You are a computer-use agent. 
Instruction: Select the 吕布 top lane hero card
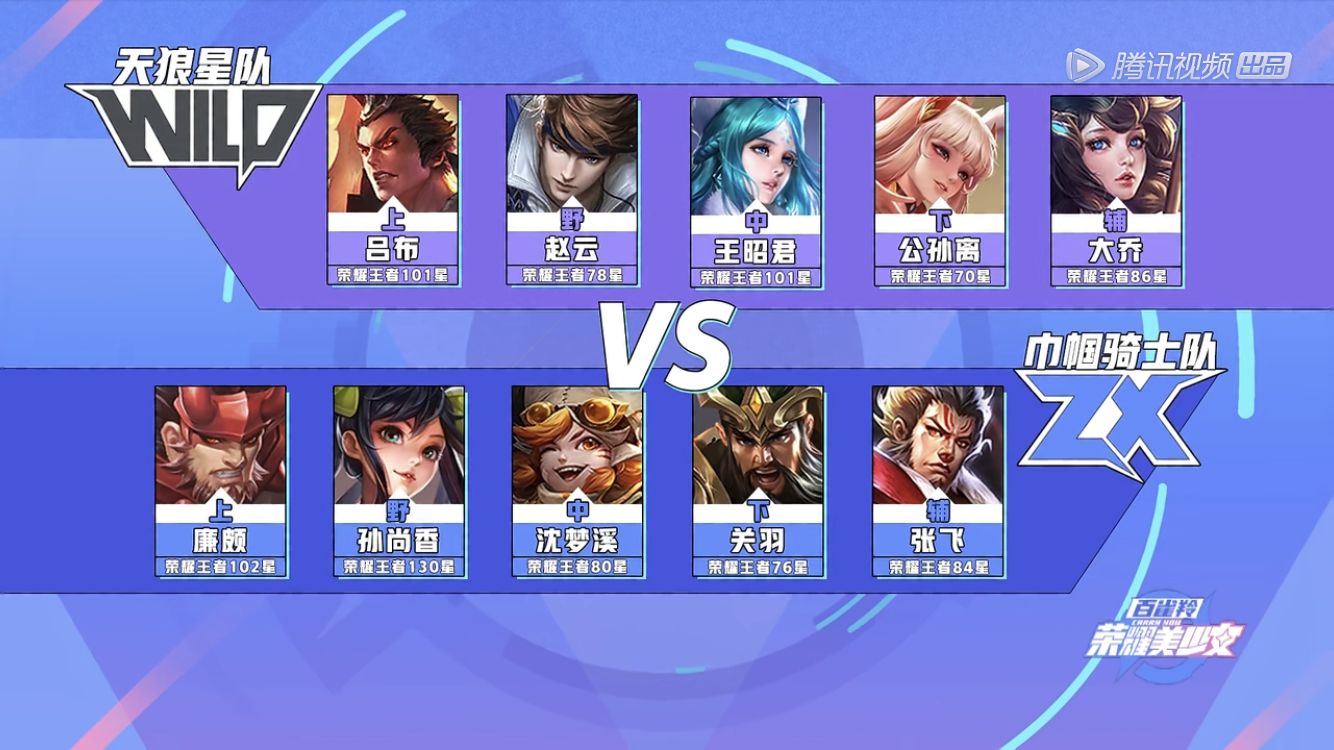[393, 190]
